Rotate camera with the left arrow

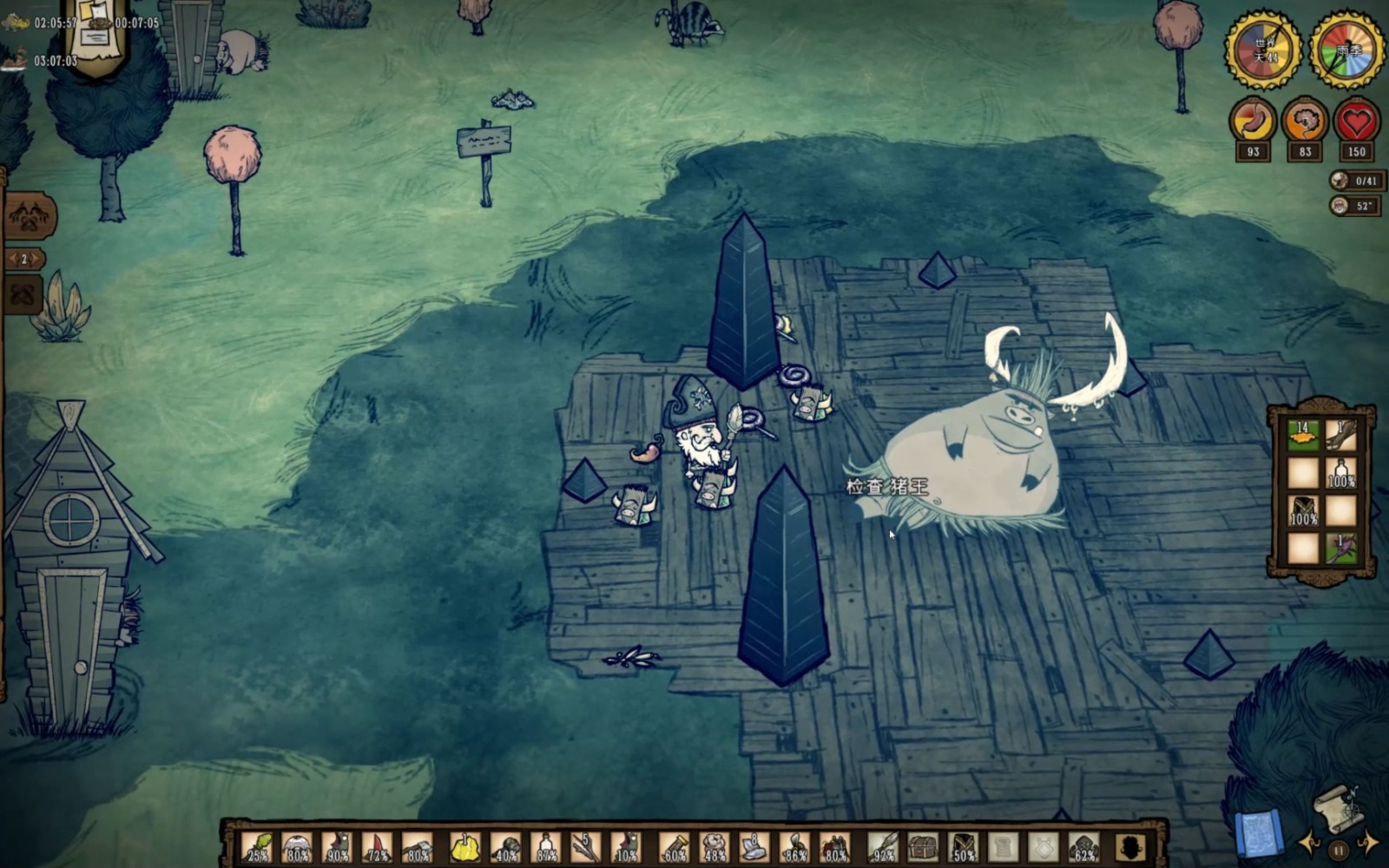pos(1310,842)
